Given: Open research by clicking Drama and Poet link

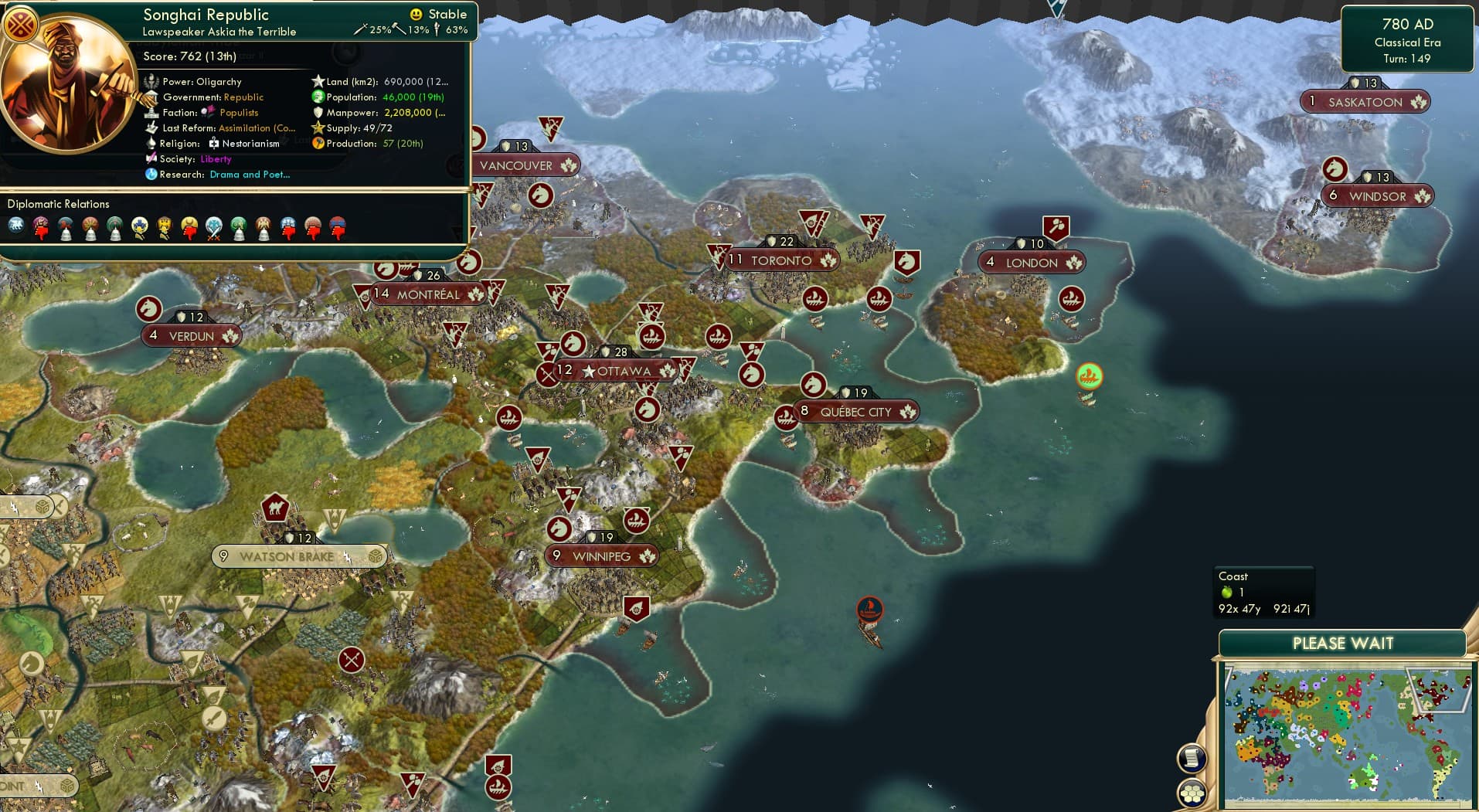Looking at the screenshot, I should coord(249,175).
